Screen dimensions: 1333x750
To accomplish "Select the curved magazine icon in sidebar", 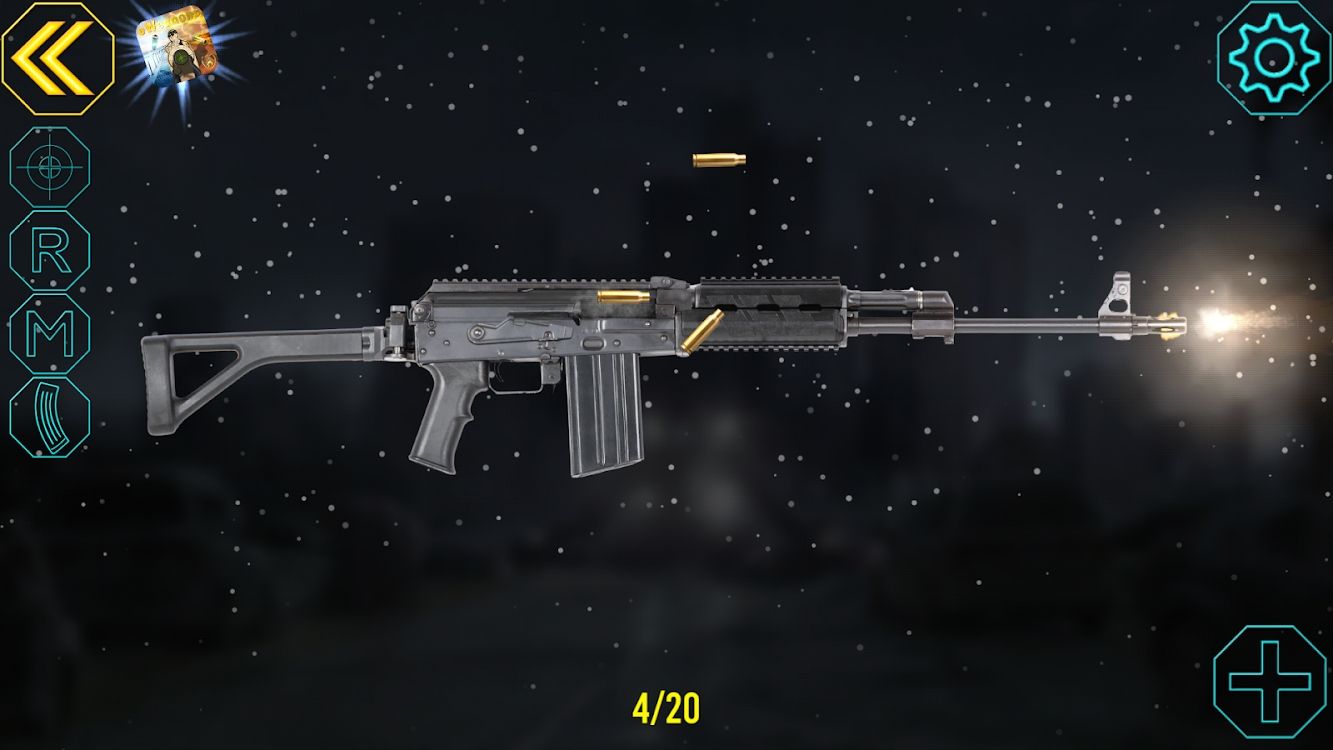I will click(42, 407).
